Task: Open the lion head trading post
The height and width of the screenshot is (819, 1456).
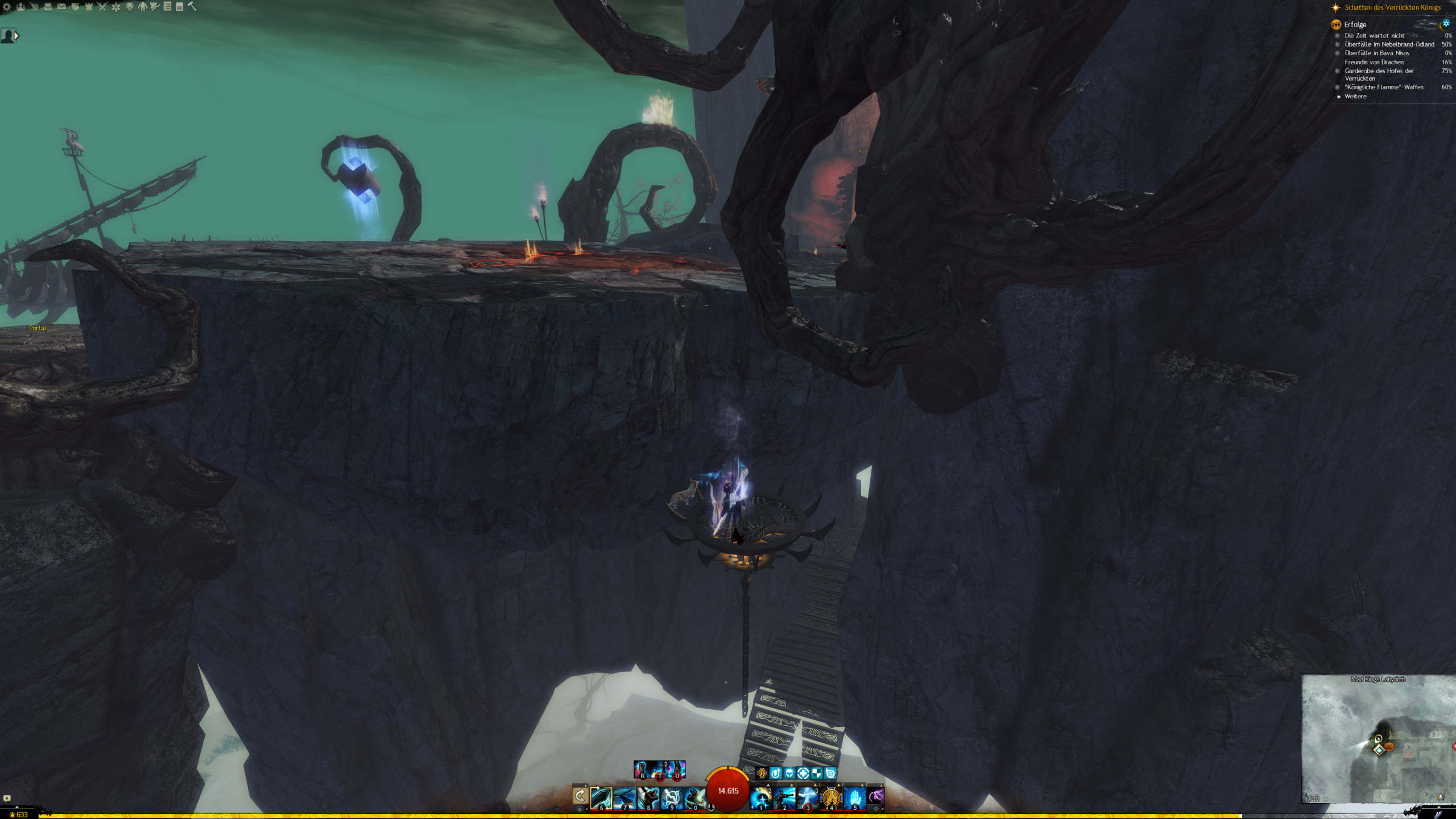Action: click(x=130, y=7)
